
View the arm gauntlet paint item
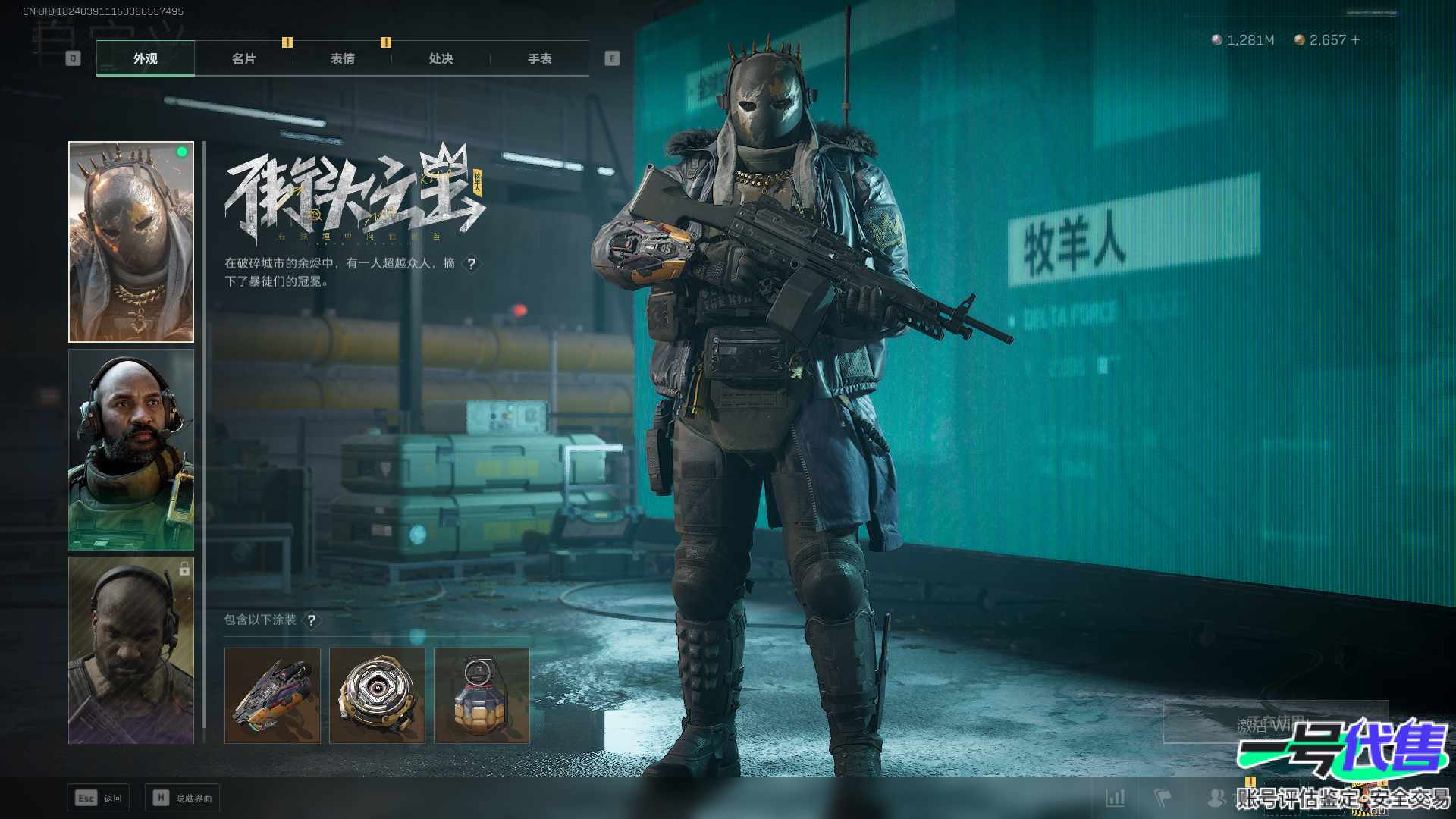click(272, 695)
